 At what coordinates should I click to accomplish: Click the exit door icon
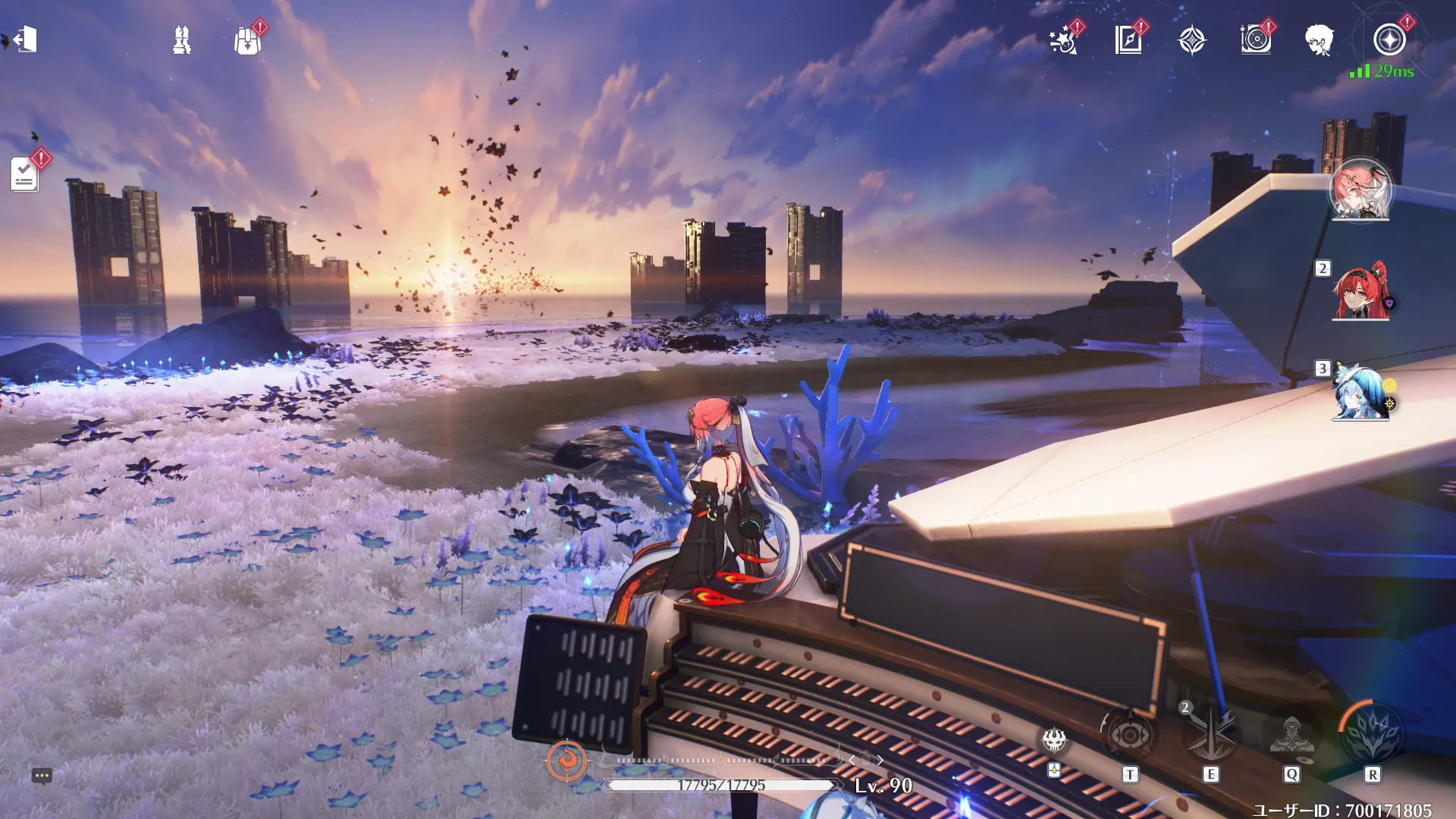click(x=26, y=39)
